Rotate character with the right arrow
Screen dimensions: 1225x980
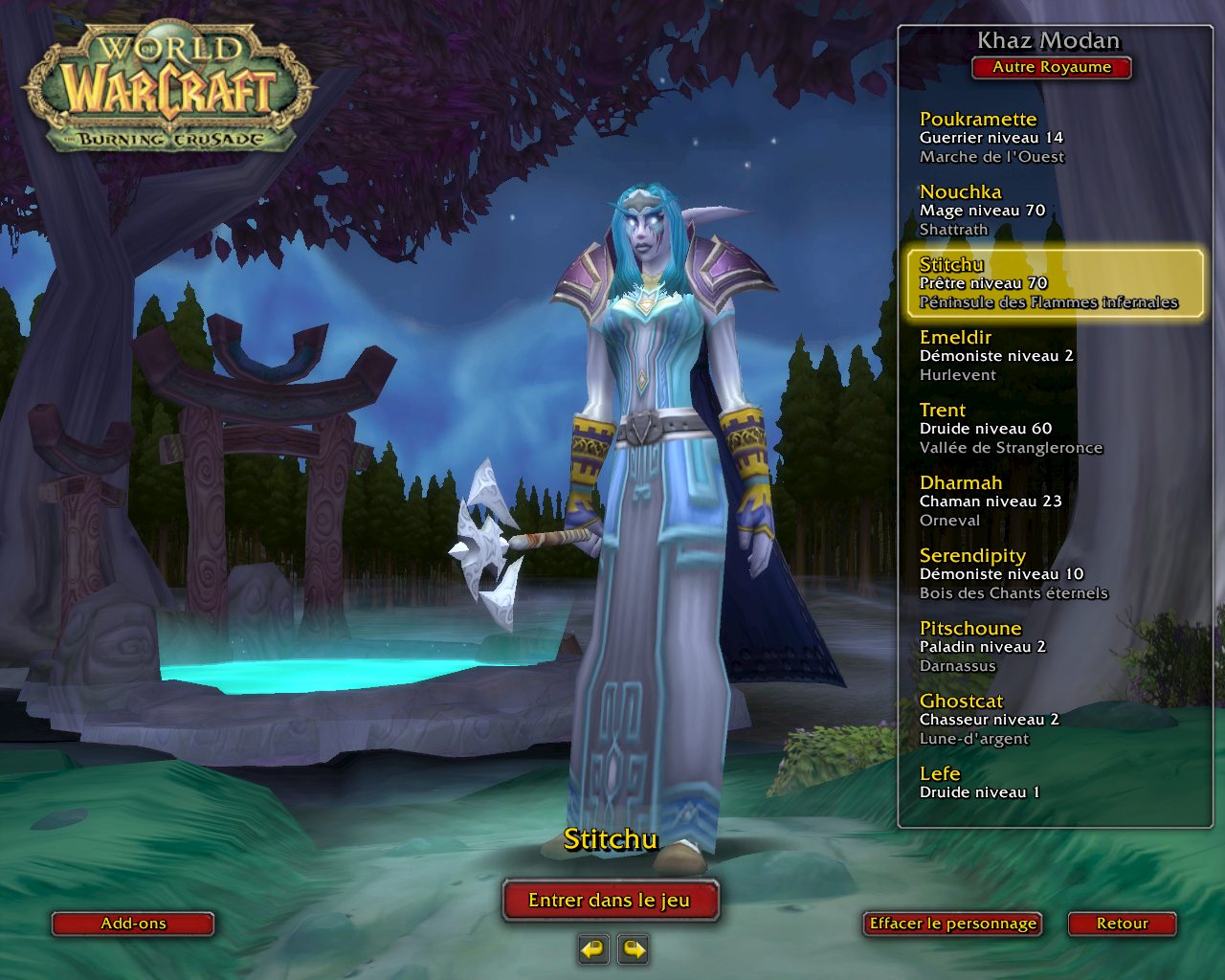tap(634, 949)
